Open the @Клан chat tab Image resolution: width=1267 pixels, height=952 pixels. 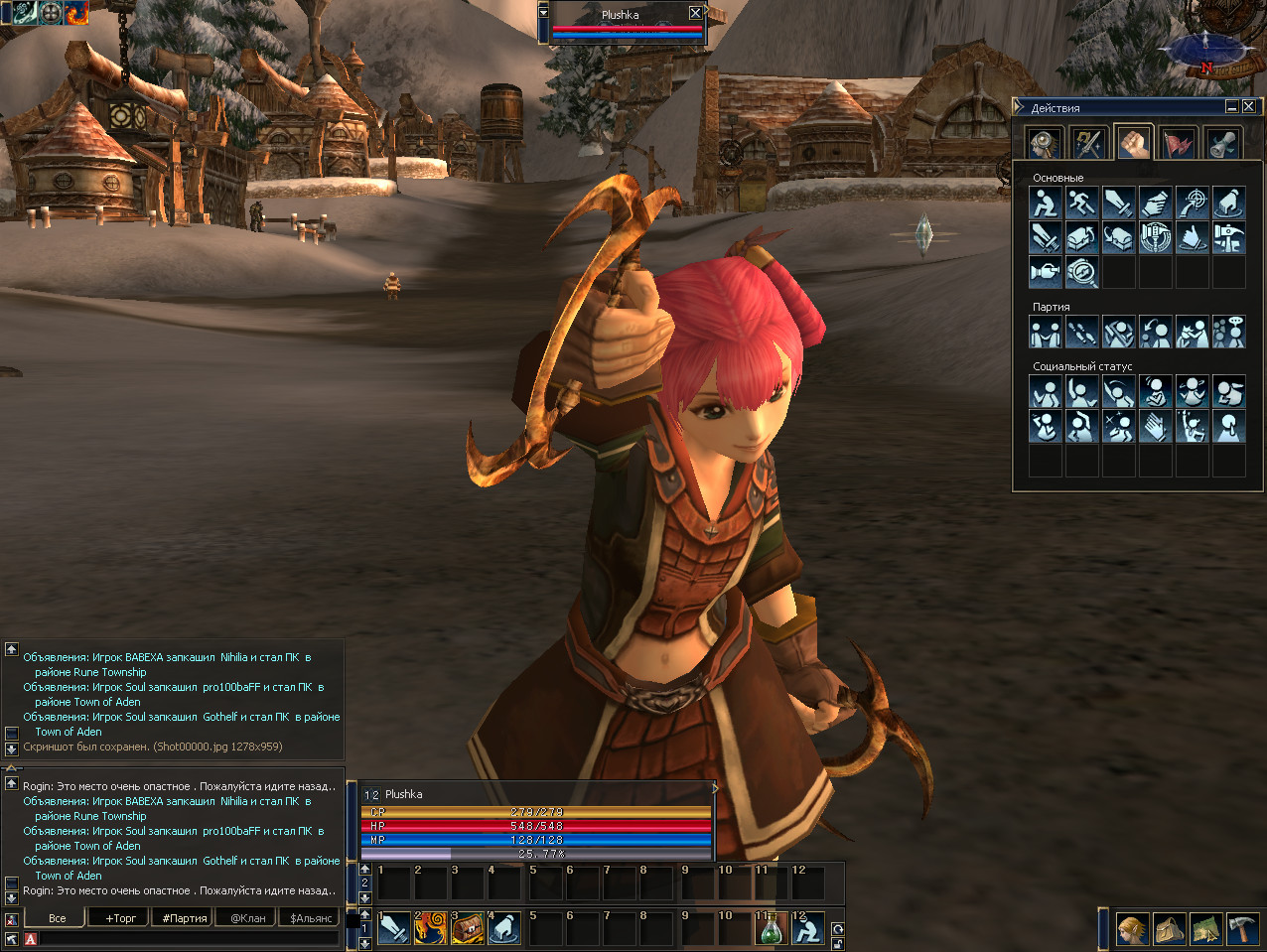pyautogui.click(x=248, y=918)
